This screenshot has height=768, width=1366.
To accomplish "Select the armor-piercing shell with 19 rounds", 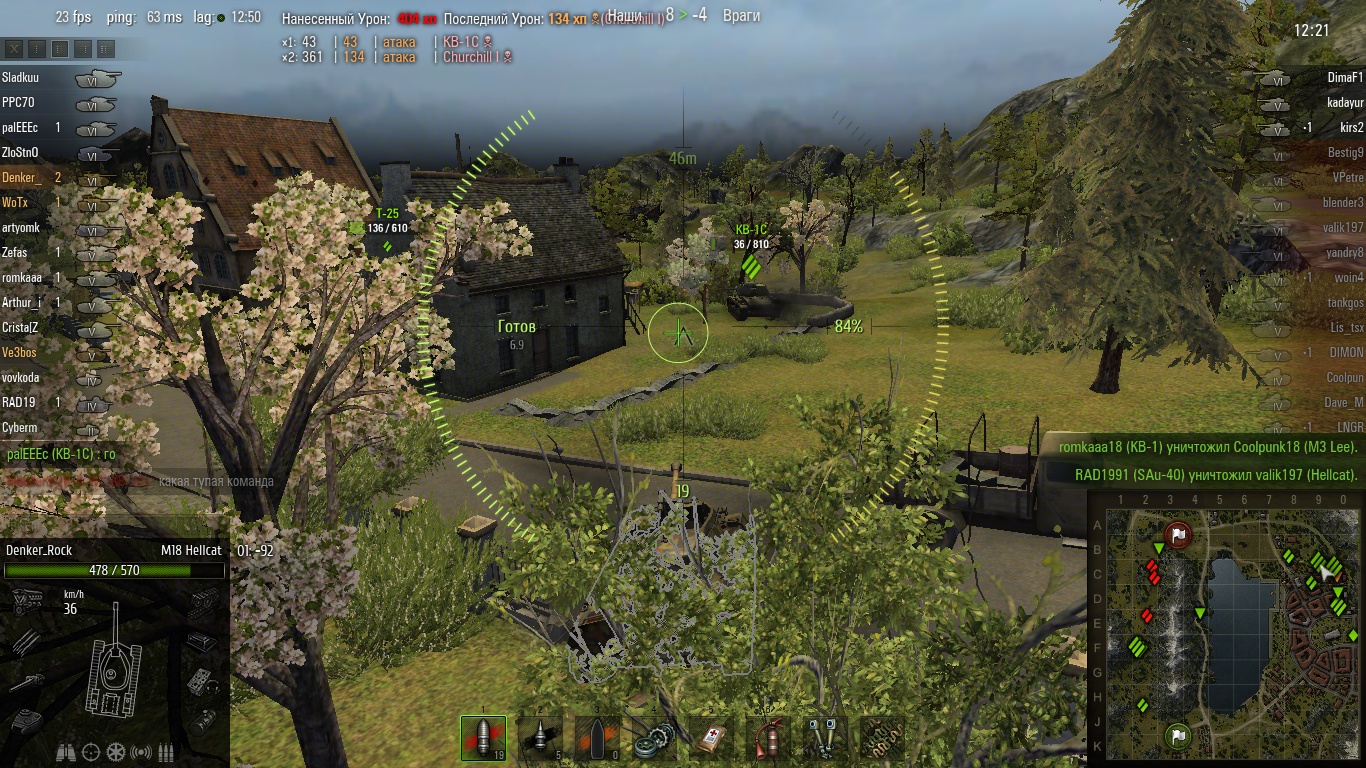I will point(483,738).
